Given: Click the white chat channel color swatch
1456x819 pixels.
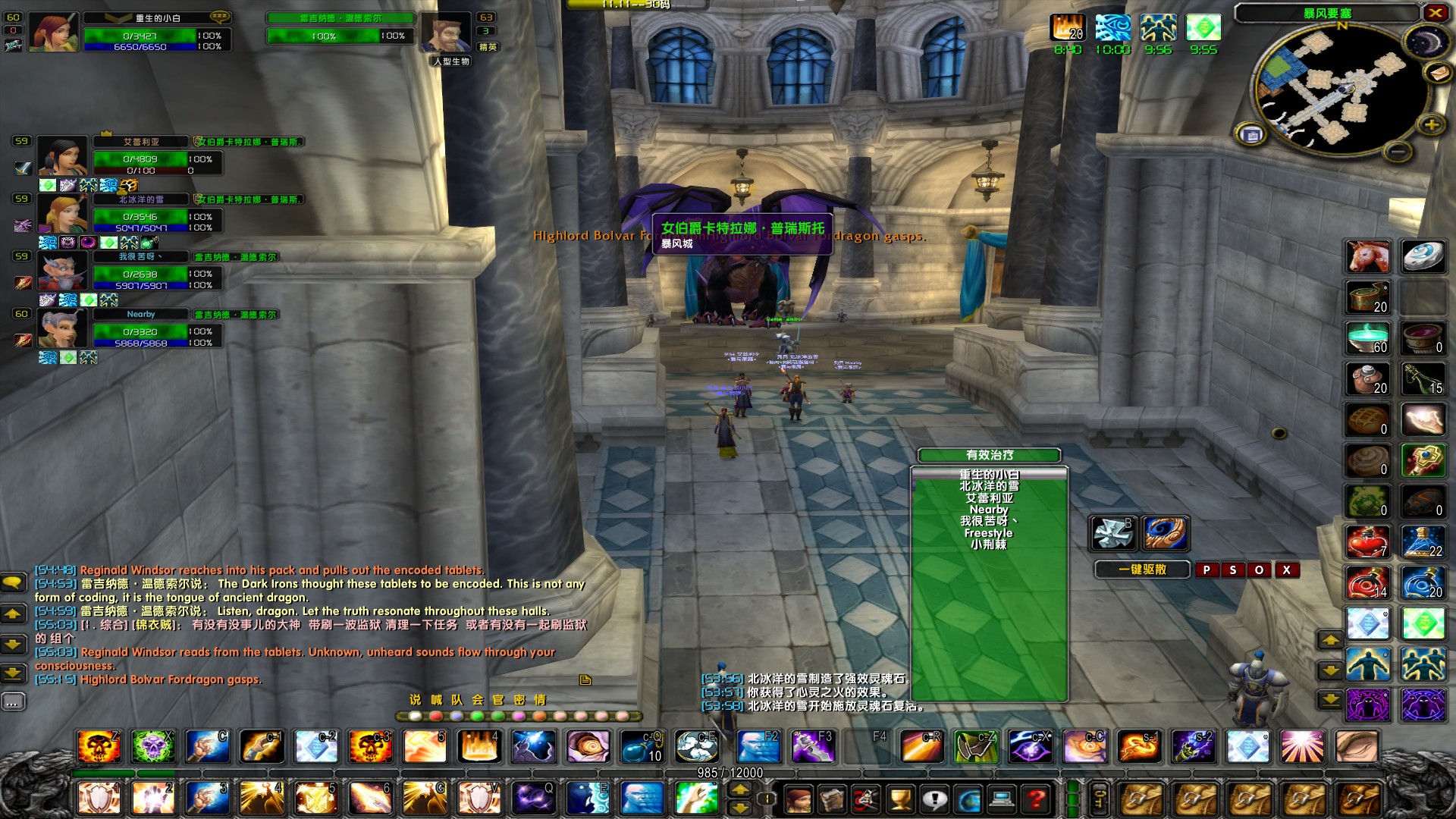Looking at the screenshot, I should 414,716.
